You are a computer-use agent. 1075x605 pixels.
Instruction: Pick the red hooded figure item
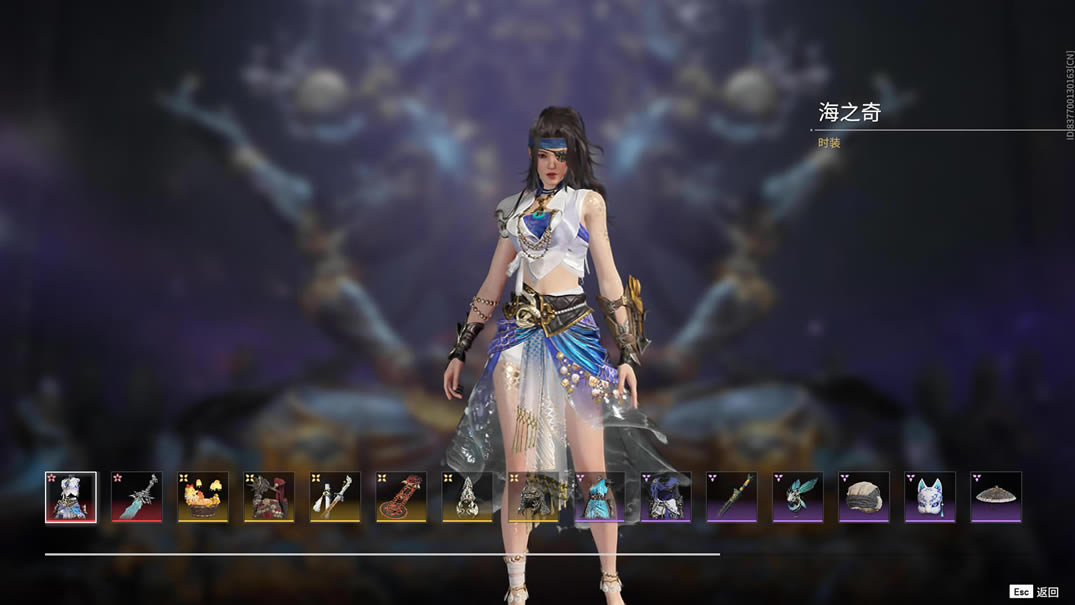coord(269,497)
